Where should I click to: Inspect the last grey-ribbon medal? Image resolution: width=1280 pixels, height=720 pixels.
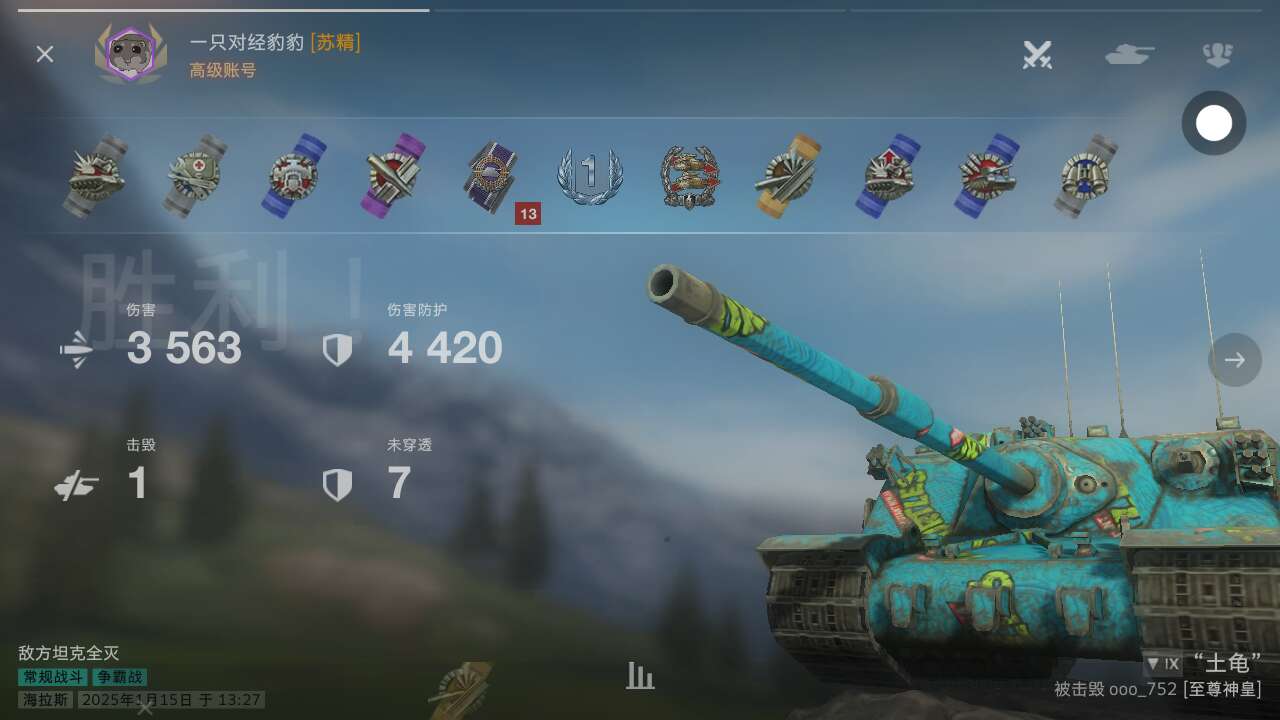pos(1085,177)
